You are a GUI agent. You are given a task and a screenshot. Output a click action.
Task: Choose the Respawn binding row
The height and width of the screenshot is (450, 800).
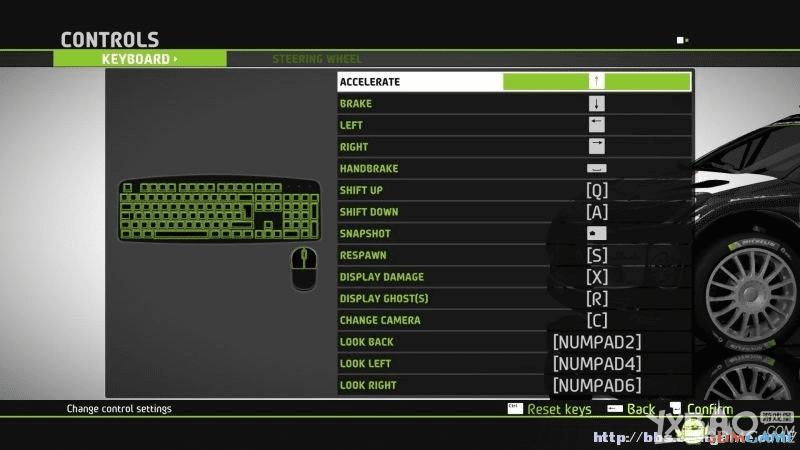[514, 255]
